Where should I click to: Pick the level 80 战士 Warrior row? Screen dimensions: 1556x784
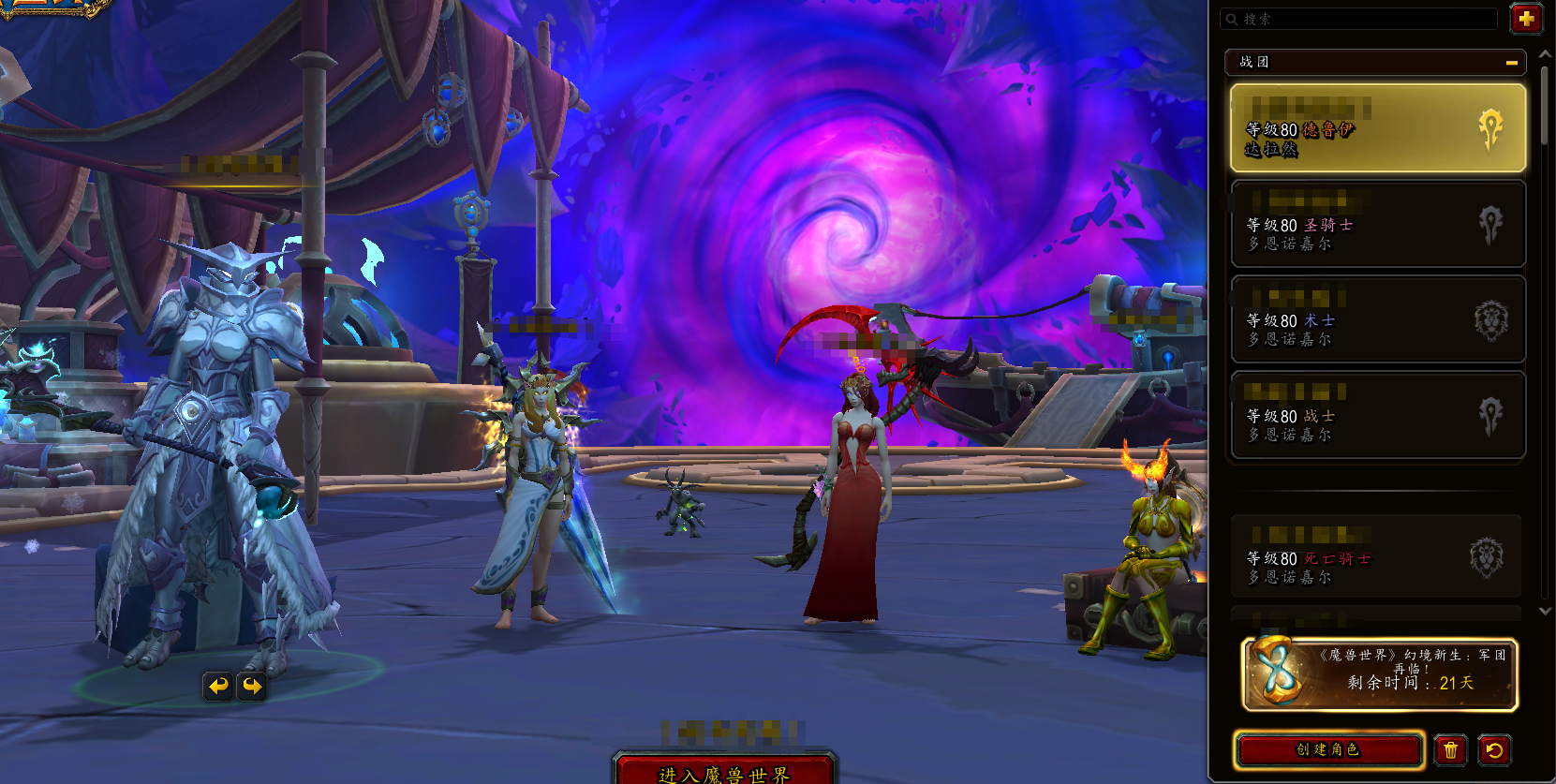click(x=1377, y=416)
